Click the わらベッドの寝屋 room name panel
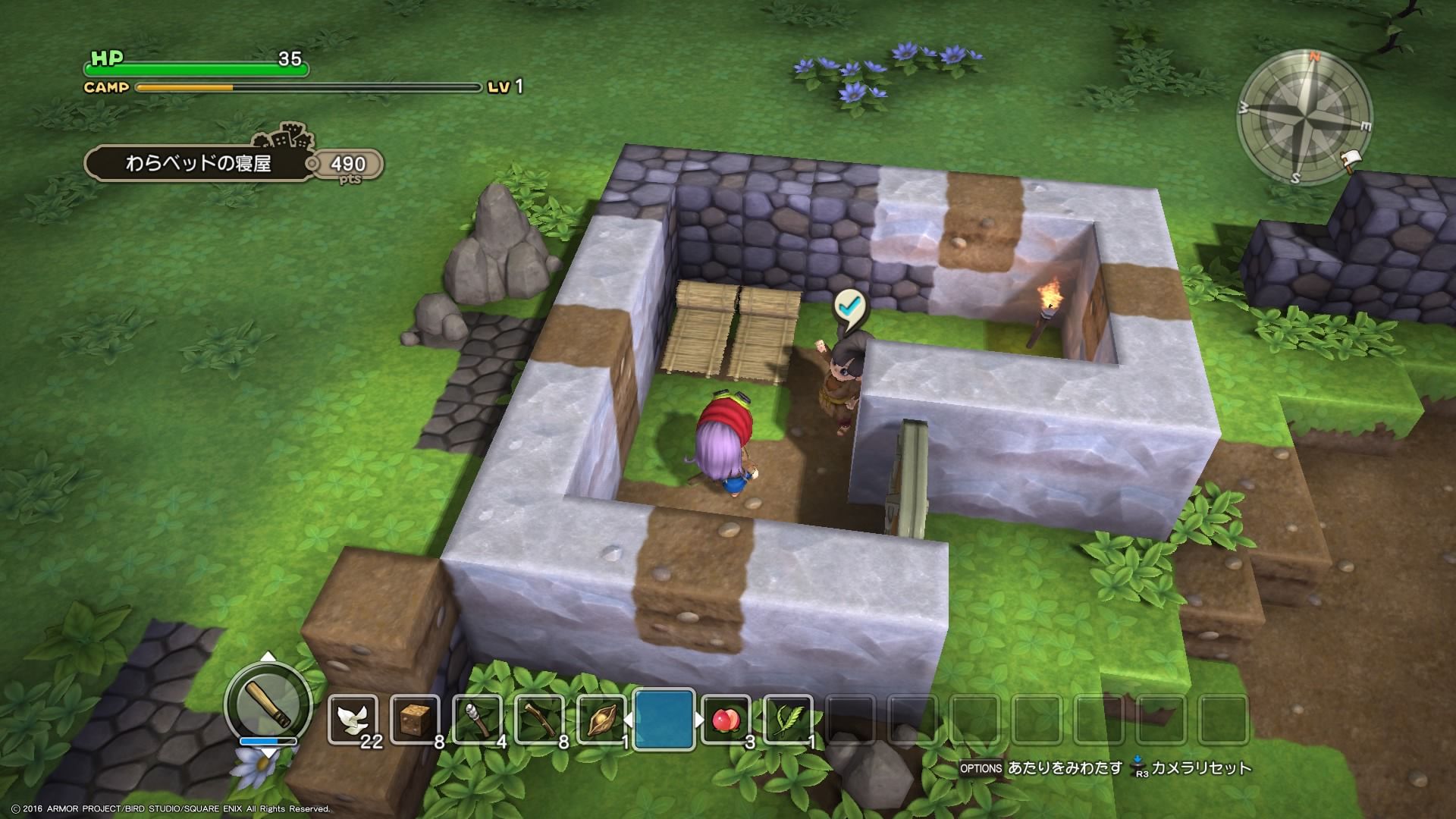This screenshot has height=819, width=1456. [x=197, y=163]
